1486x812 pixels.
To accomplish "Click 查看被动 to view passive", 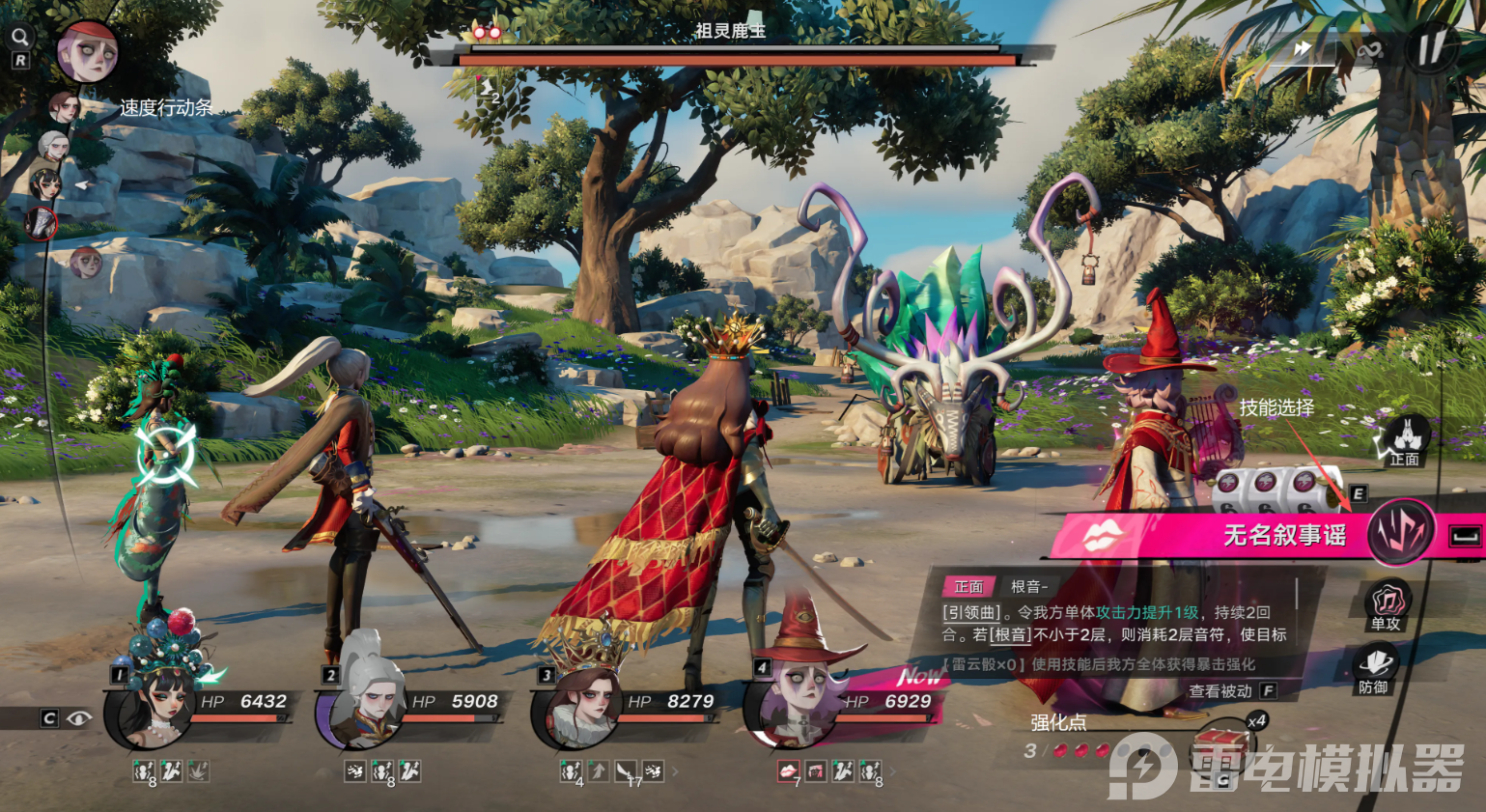I will [x=1221, y=690].
